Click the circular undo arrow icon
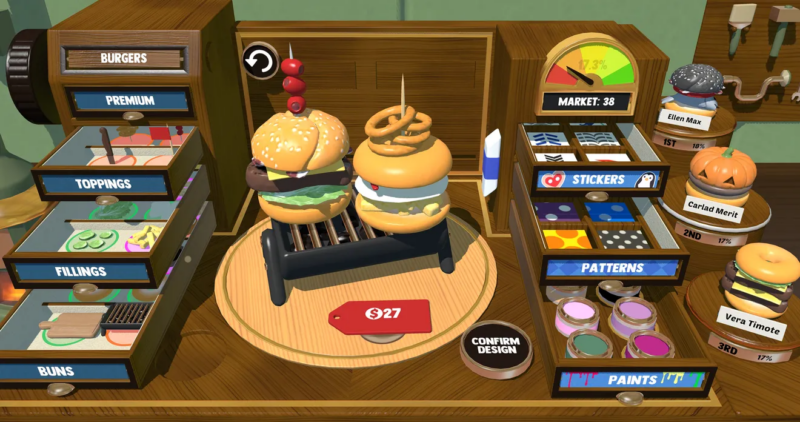800x422 pixels. 260,63
